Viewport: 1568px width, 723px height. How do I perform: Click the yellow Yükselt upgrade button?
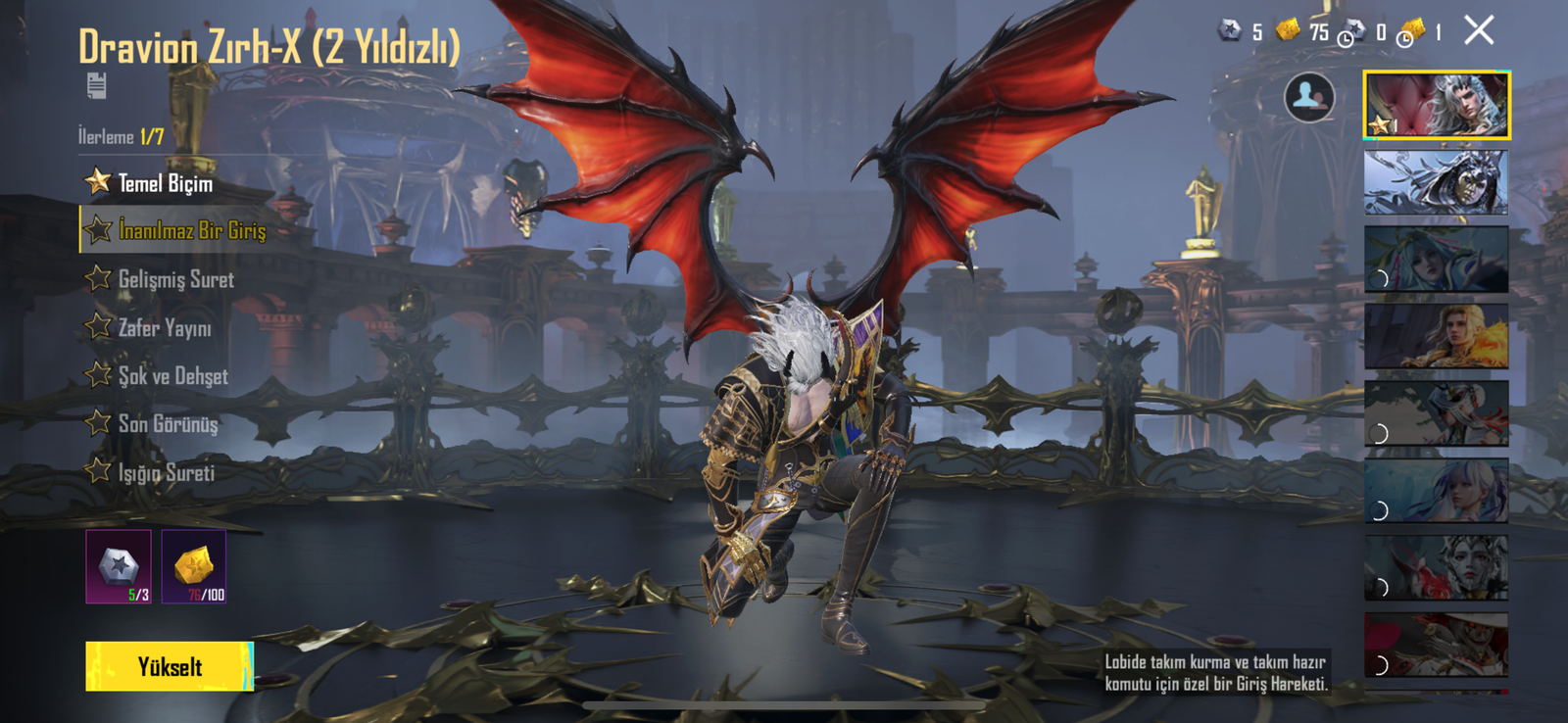[x=170, y=667]
